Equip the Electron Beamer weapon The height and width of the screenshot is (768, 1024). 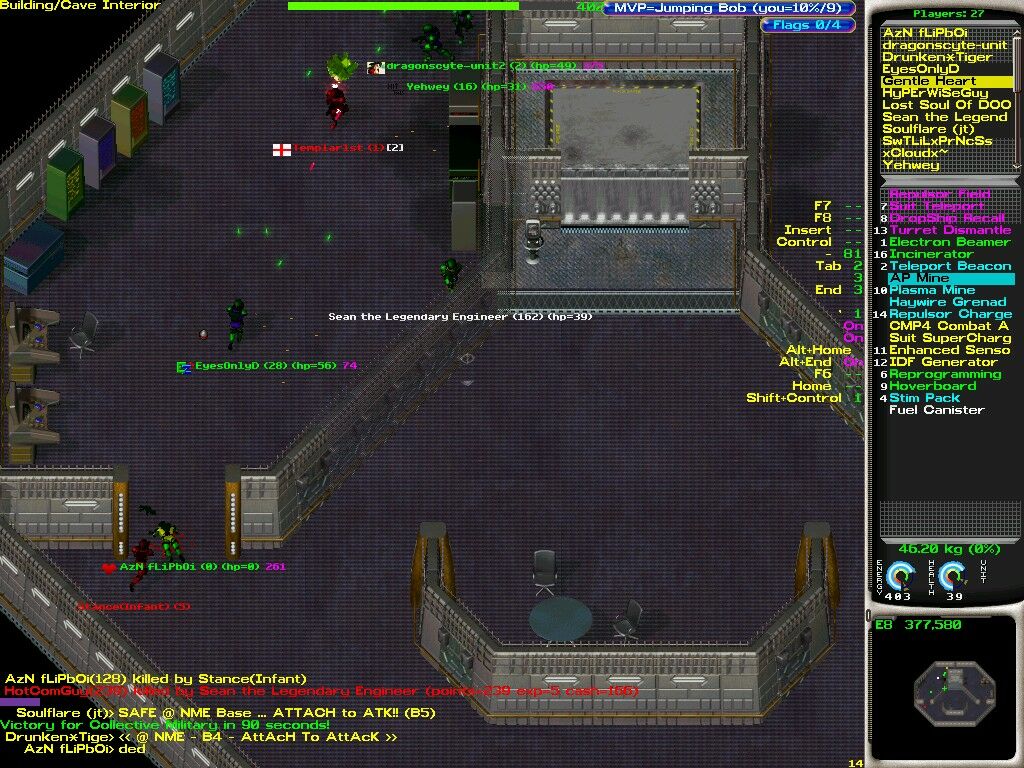pyautogui.click(x=949, y=242)
